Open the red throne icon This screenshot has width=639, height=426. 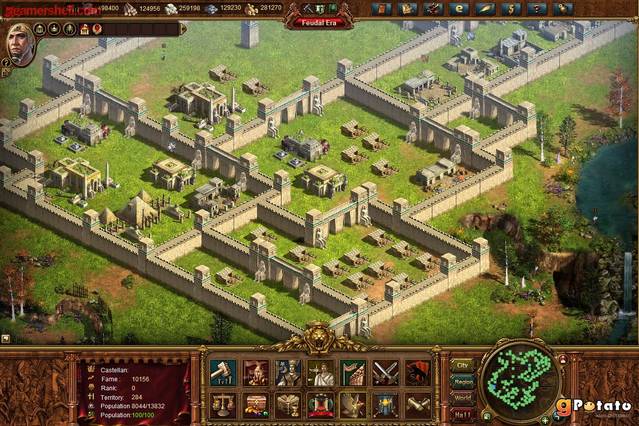tap(321, 405)
